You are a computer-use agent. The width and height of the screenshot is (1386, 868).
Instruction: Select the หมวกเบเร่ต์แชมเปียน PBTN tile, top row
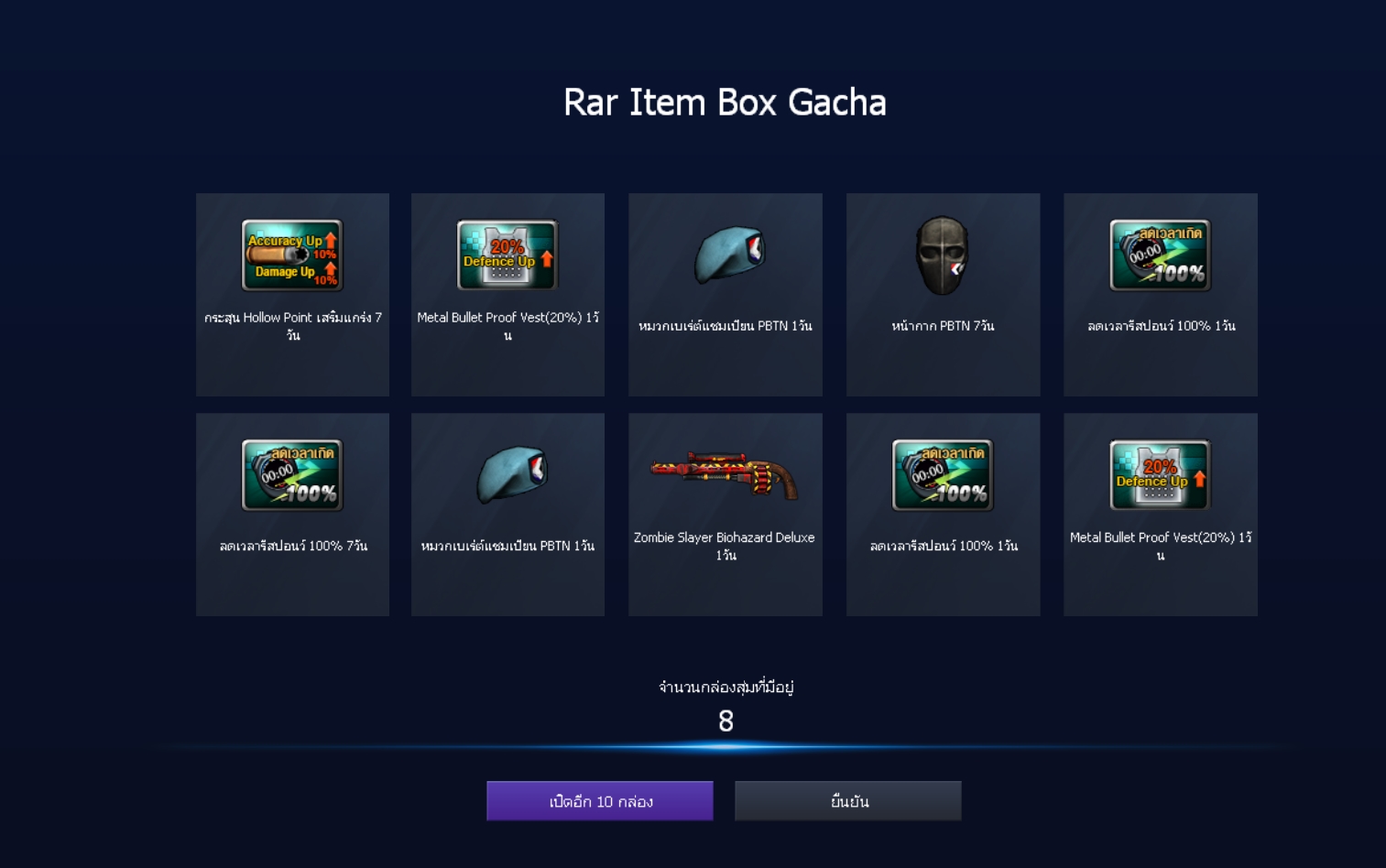coord(725,294)
